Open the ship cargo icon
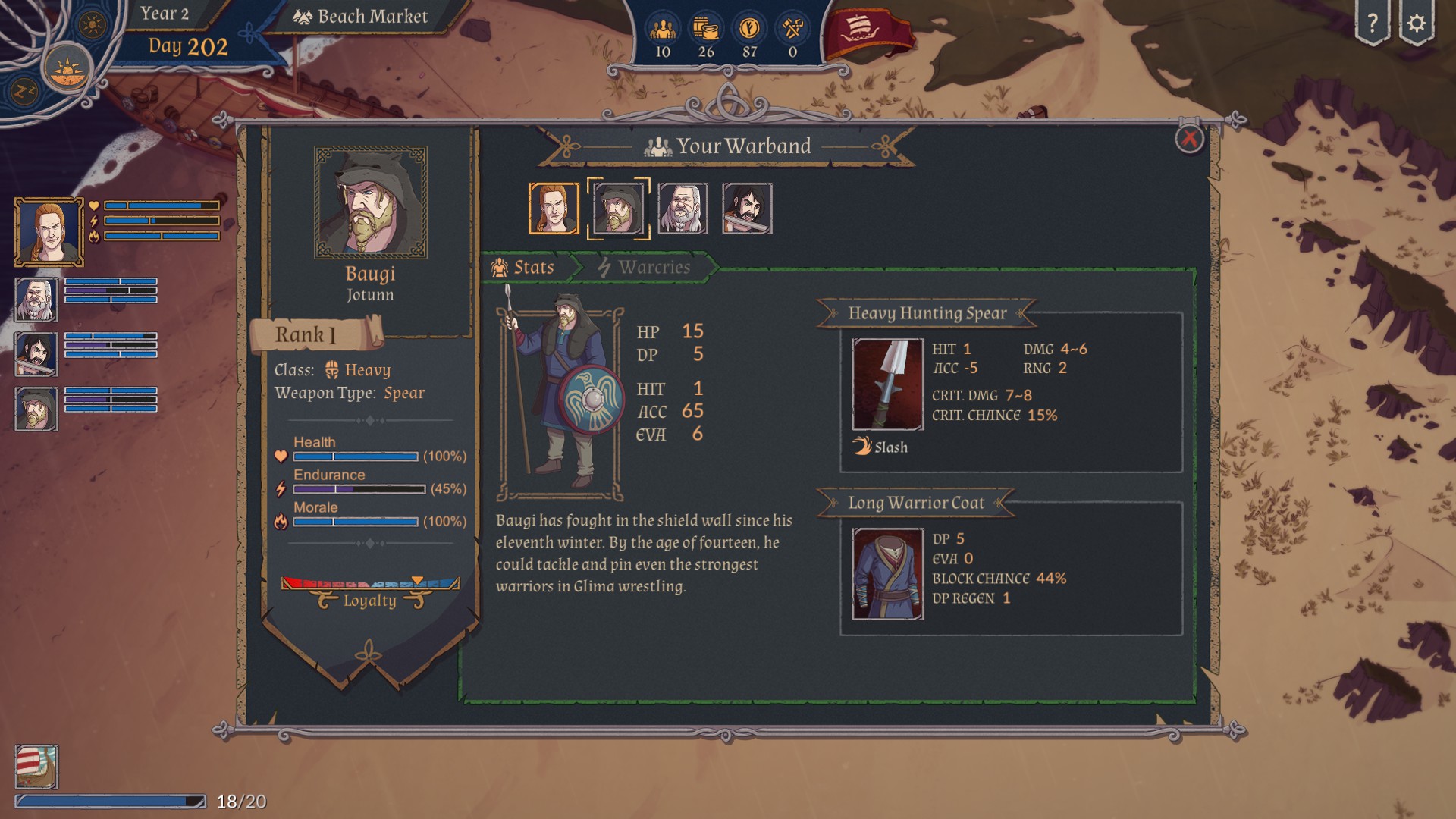Screen dimensions: 1456x819 pos(36,766)
